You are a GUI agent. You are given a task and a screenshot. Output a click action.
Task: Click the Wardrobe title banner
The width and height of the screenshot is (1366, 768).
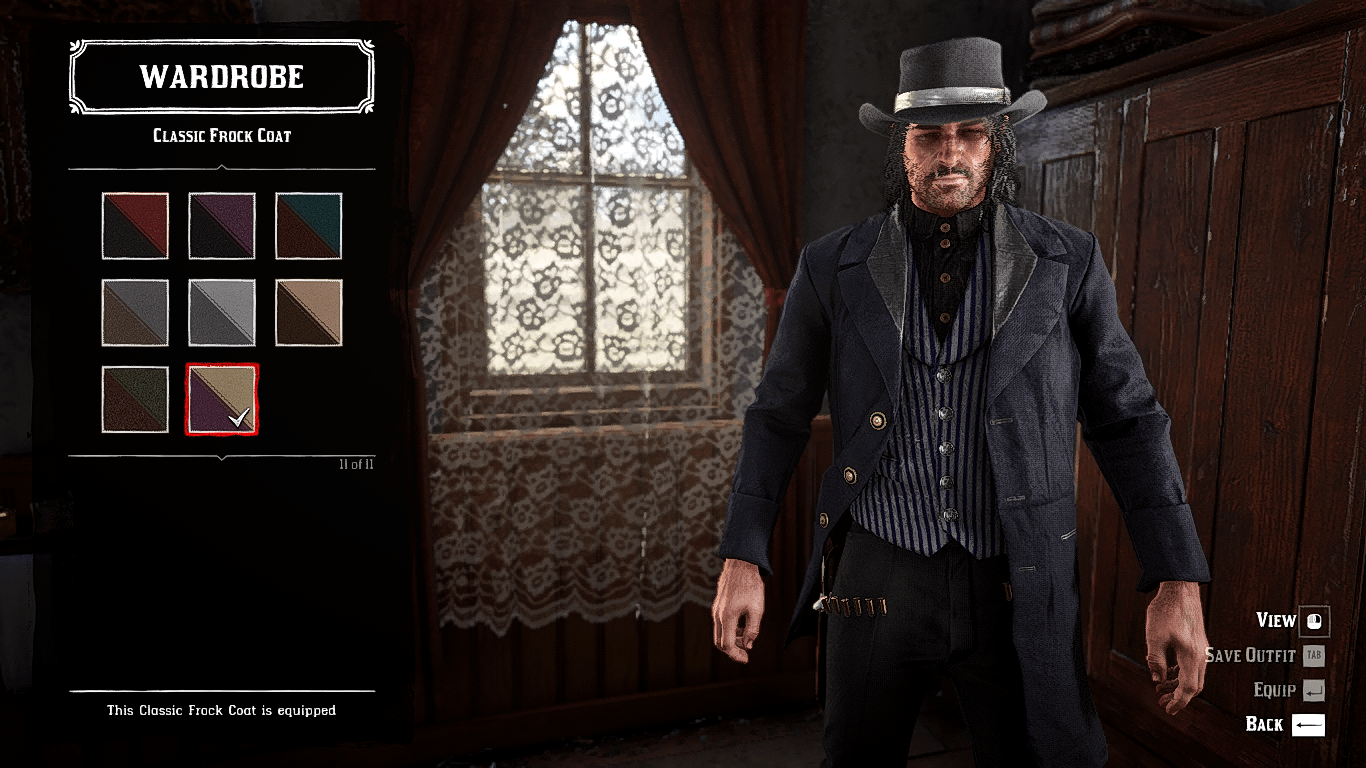click(x=220, y=77)
